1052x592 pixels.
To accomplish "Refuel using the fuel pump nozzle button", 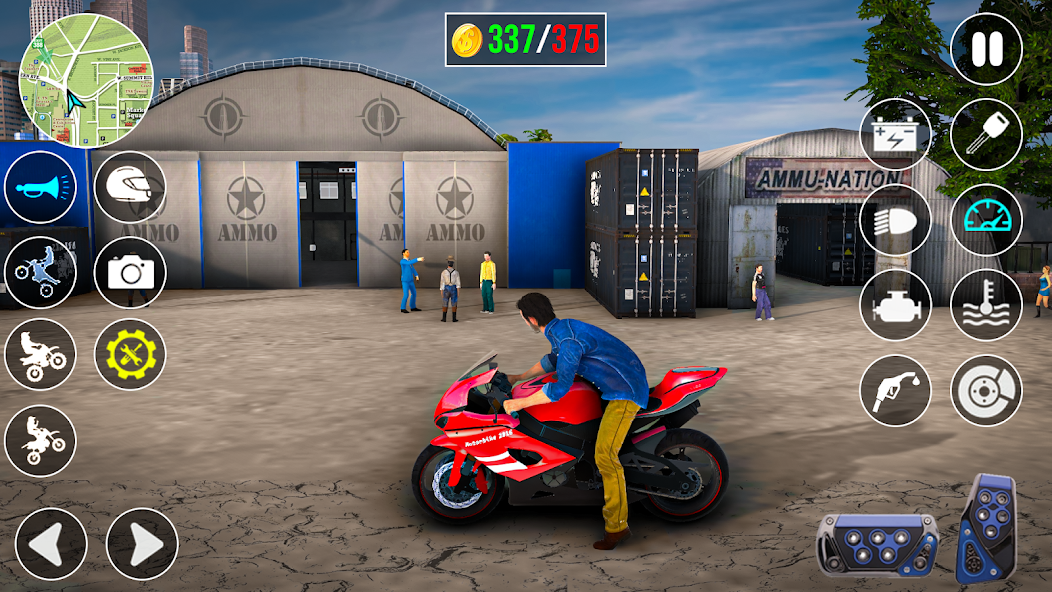I will click(896, 390).
